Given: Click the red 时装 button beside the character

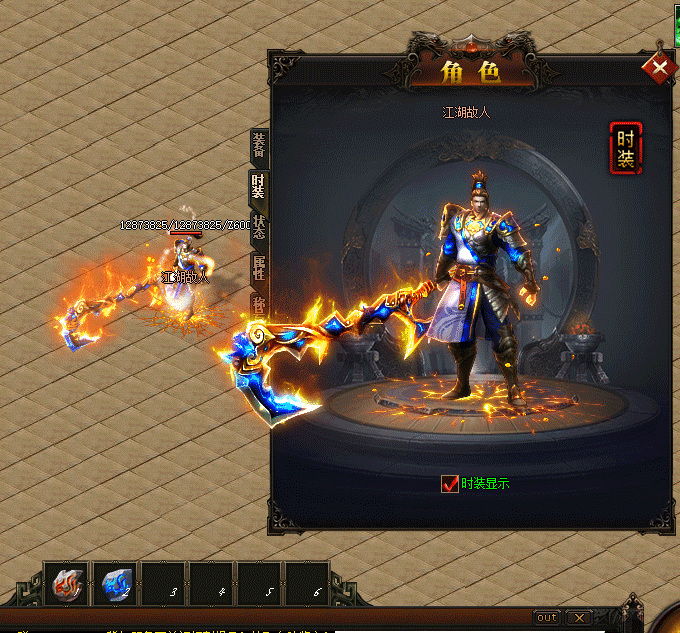Looking at the screenshot, I should (625, 148).
